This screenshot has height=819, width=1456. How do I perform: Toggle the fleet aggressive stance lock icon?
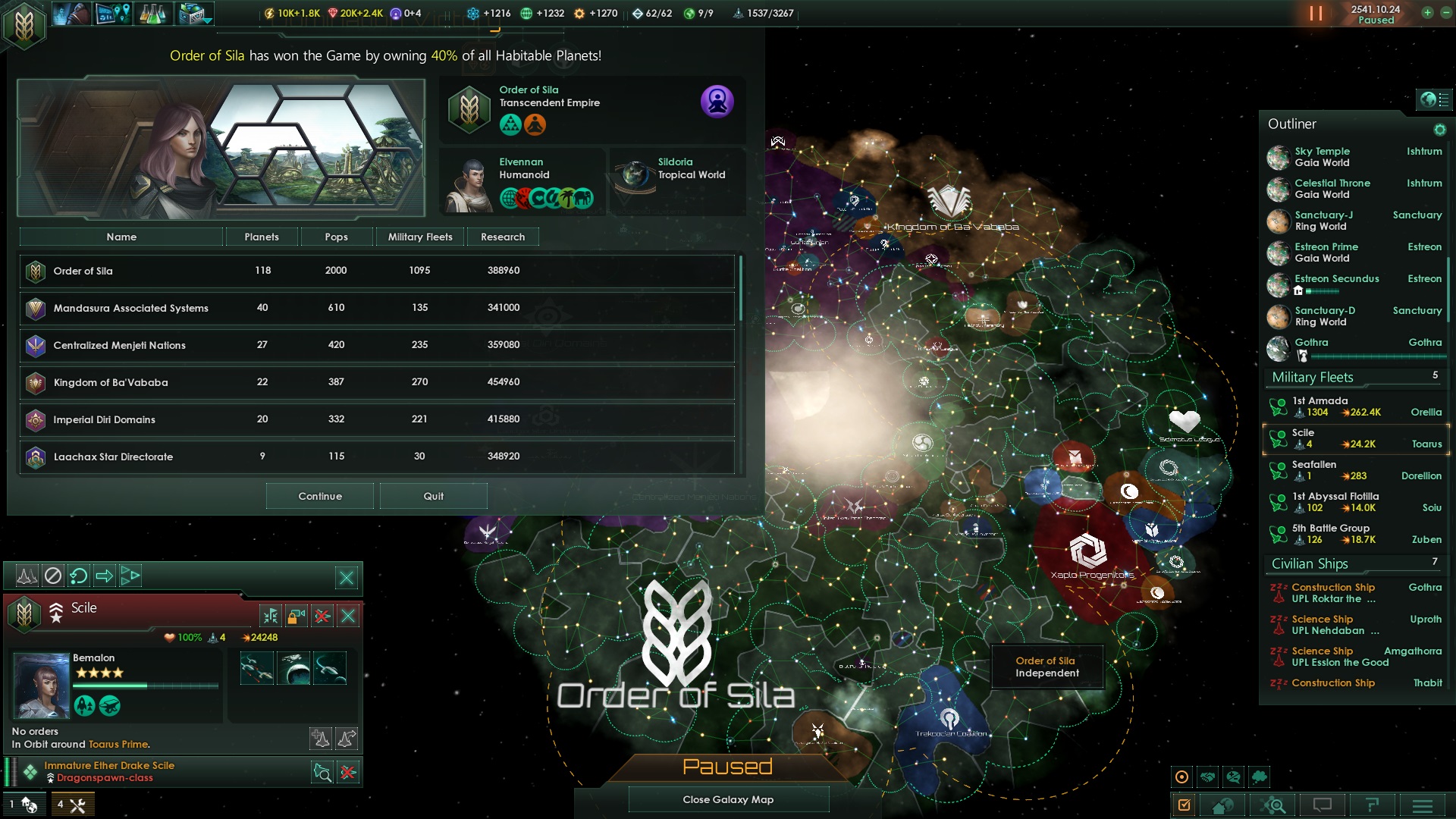(x=296, y=616)
